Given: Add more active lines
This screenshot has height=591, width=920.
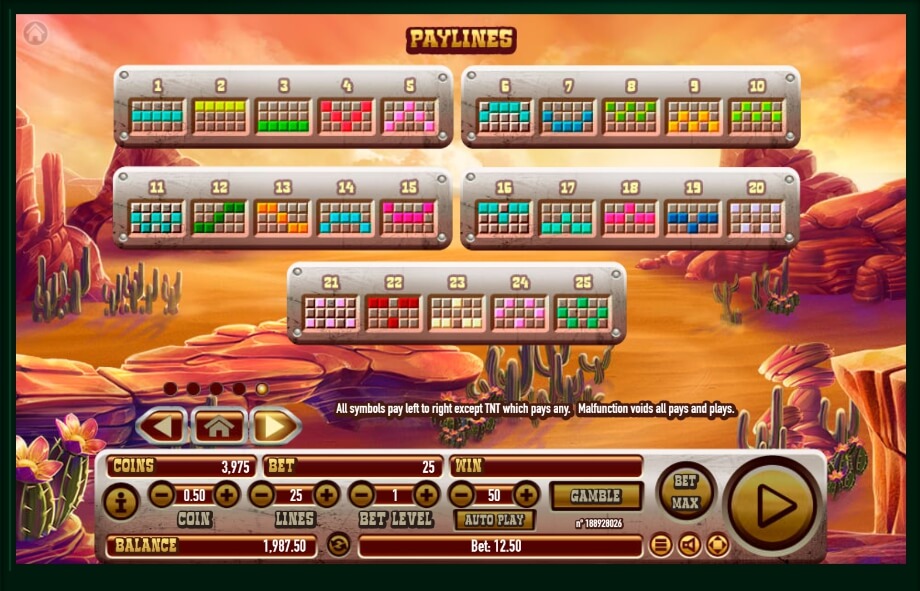Looking at the screenshot, I should 326,494.
